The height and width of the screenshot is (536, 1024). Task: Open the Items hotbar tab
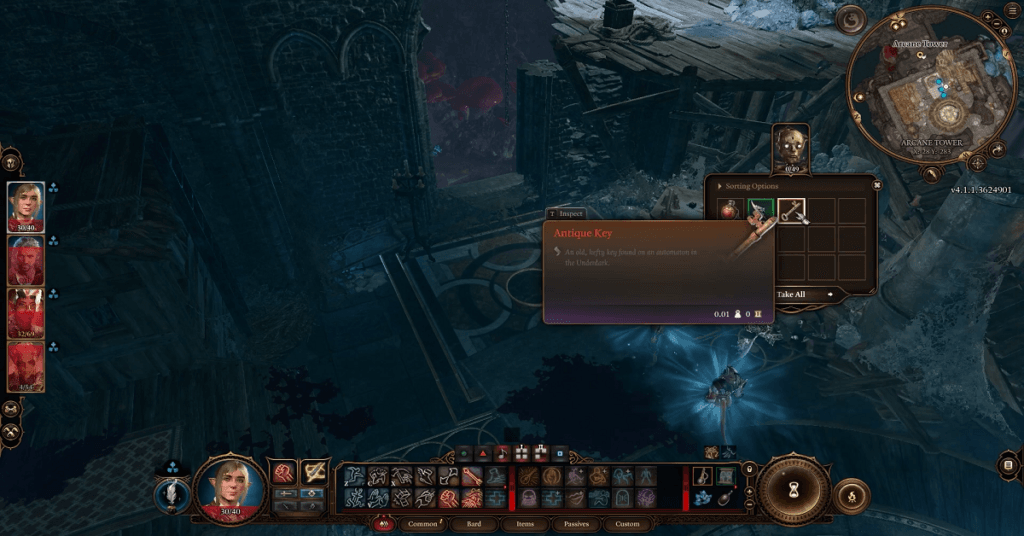(525, 523)
